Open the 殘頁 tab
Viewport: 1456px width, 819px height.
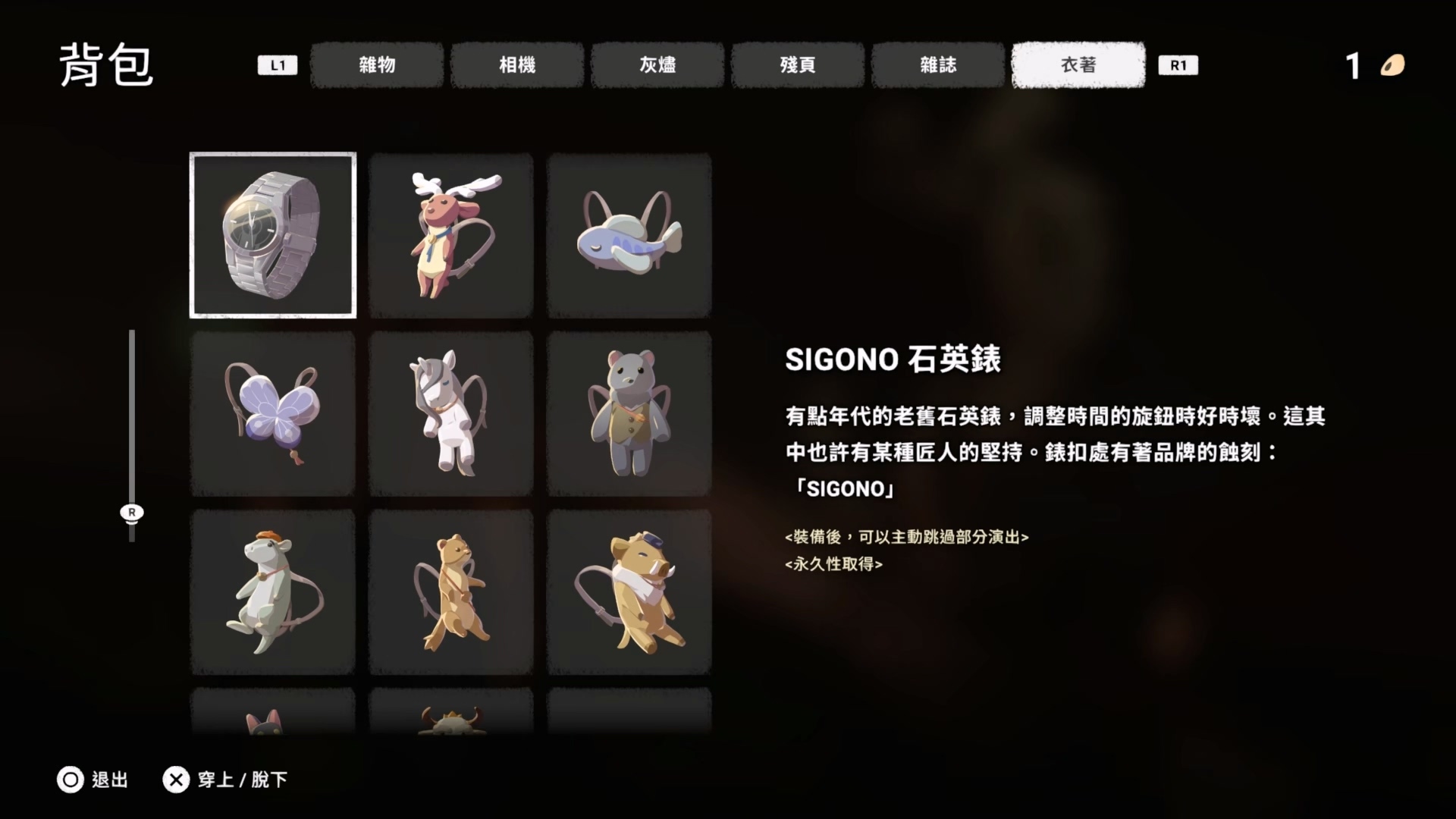pyautogui.click(x=798, y=65)
